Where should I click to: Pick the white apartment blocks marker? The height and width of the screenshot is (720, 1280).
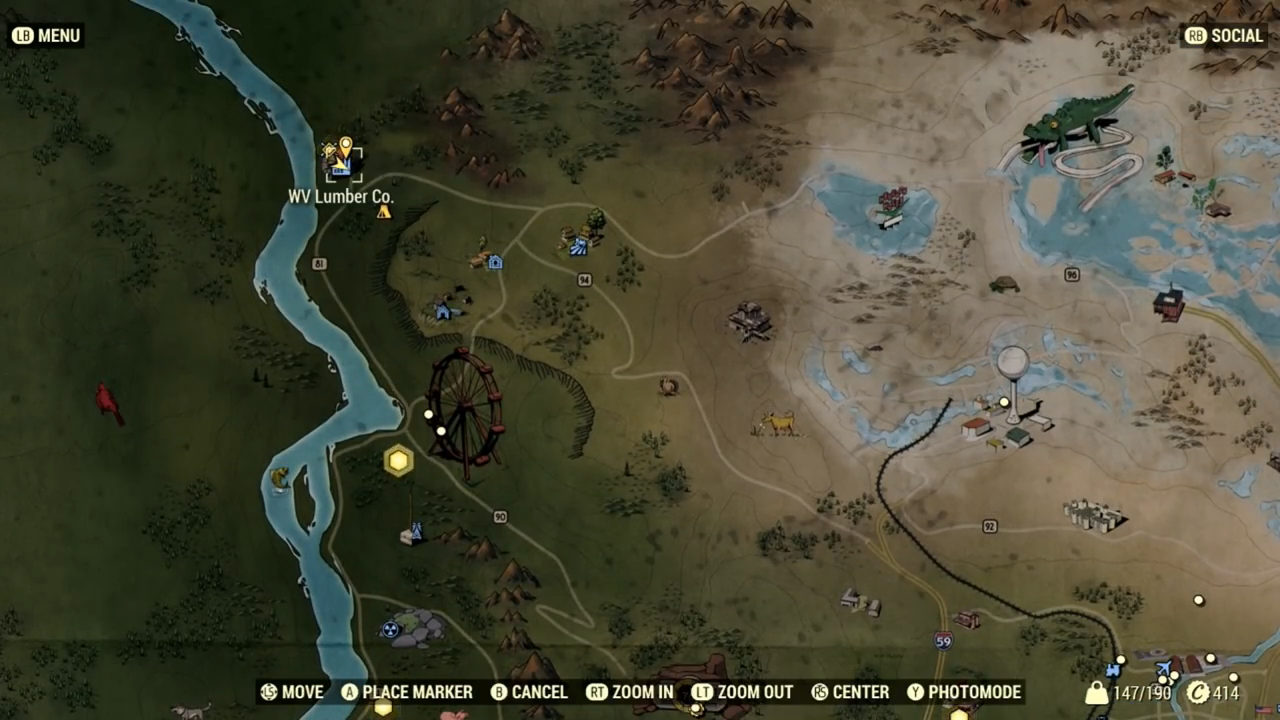click(x=1094, y=515)
